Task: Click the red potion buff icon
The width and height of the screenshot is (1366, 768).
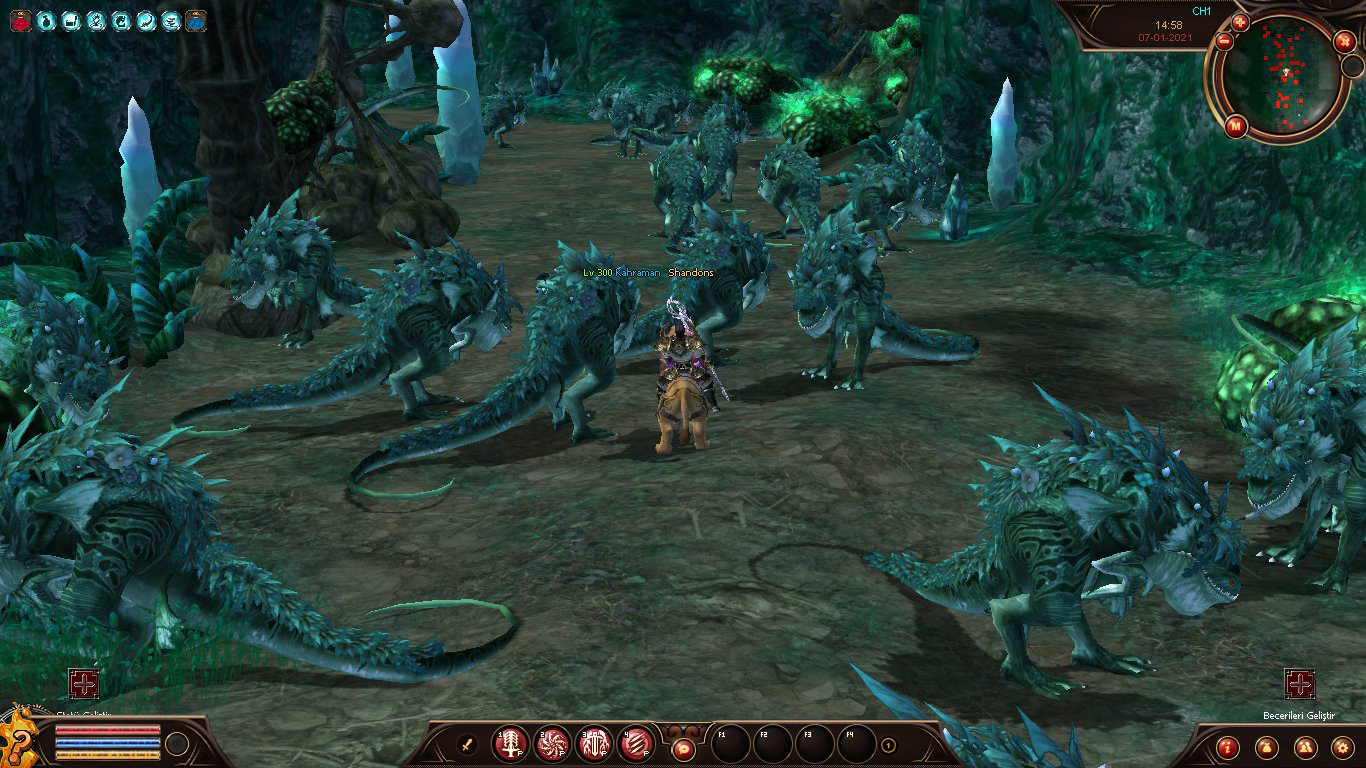Action: tap(20, 20)
